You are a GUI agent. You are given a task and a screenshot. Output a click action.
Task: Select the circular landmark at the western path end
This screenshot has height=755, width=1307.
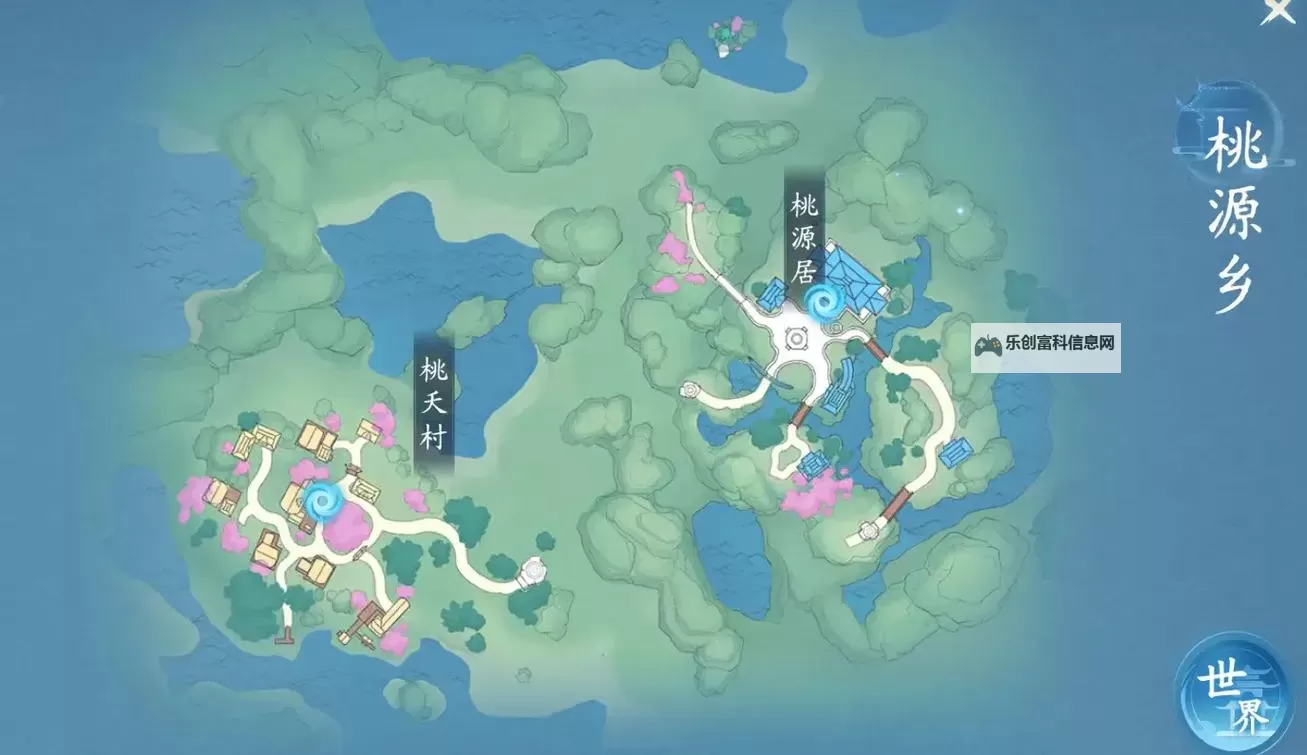click(690, 388)
